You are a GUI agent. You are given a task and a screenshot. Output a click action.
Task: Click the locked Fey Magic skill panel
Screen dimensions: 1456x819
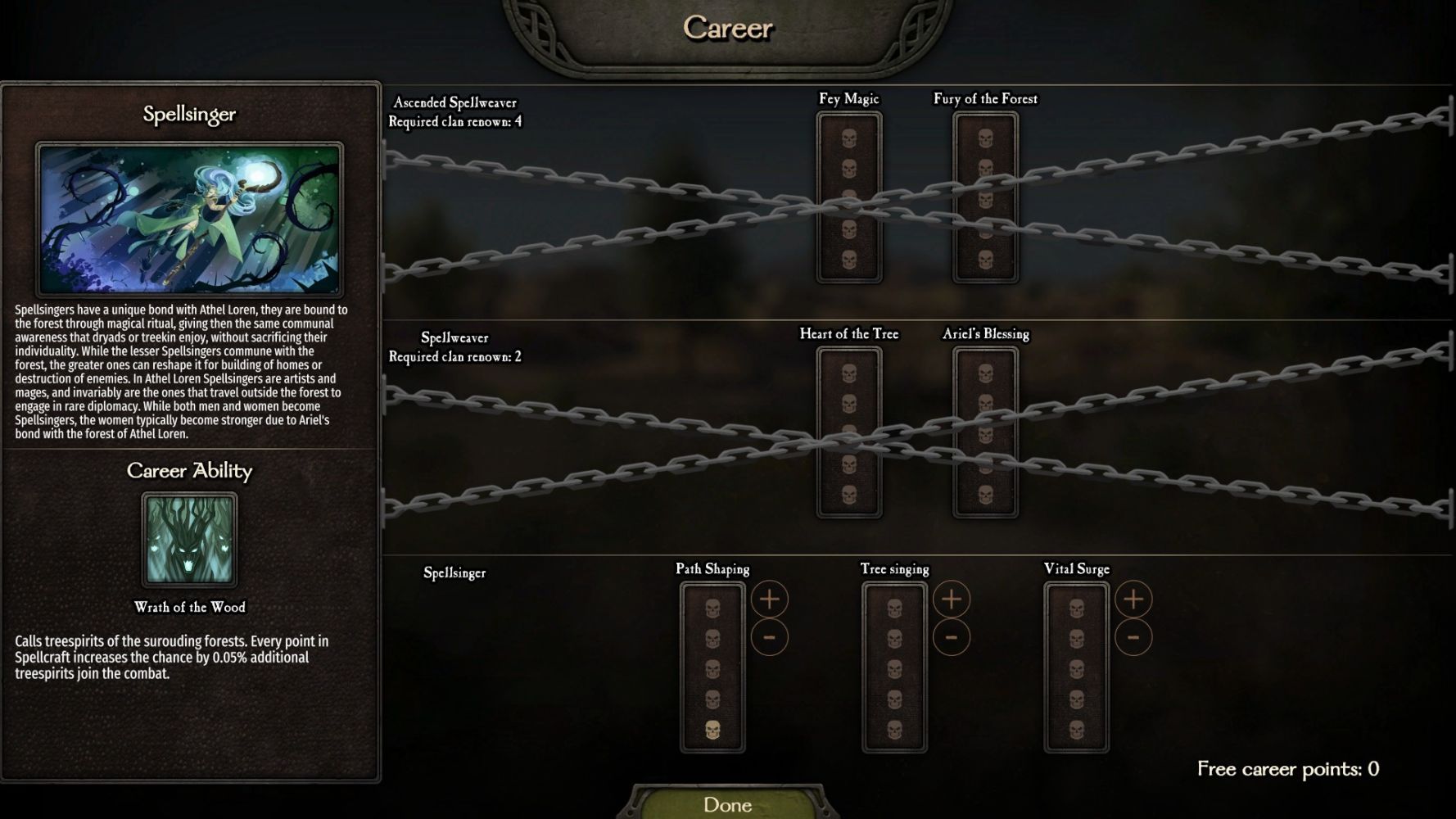coord(849,197)
